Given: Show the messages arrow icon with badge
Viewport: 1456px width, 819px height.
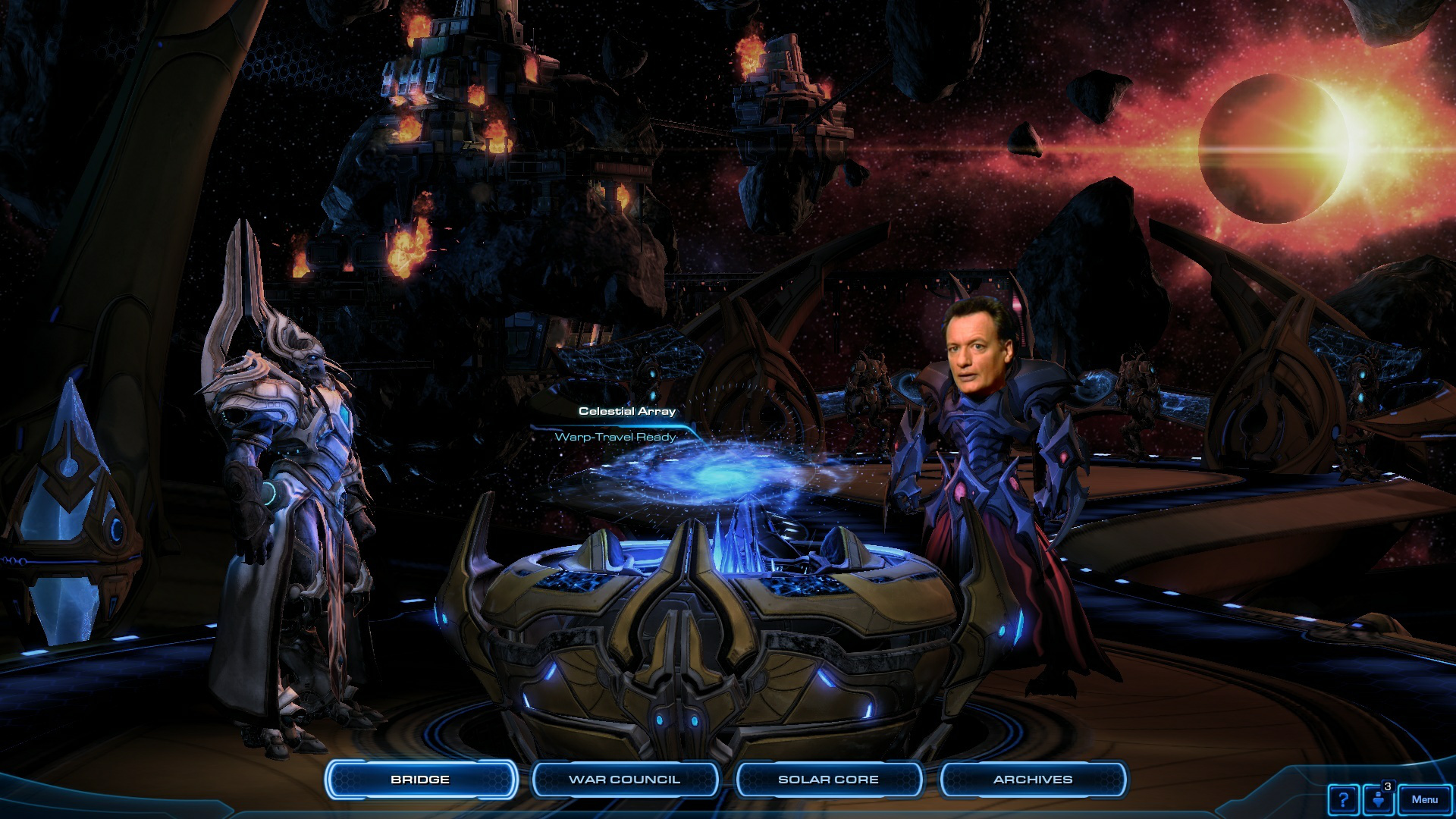Looking at the screenshot, I should tap(1379, 799).
